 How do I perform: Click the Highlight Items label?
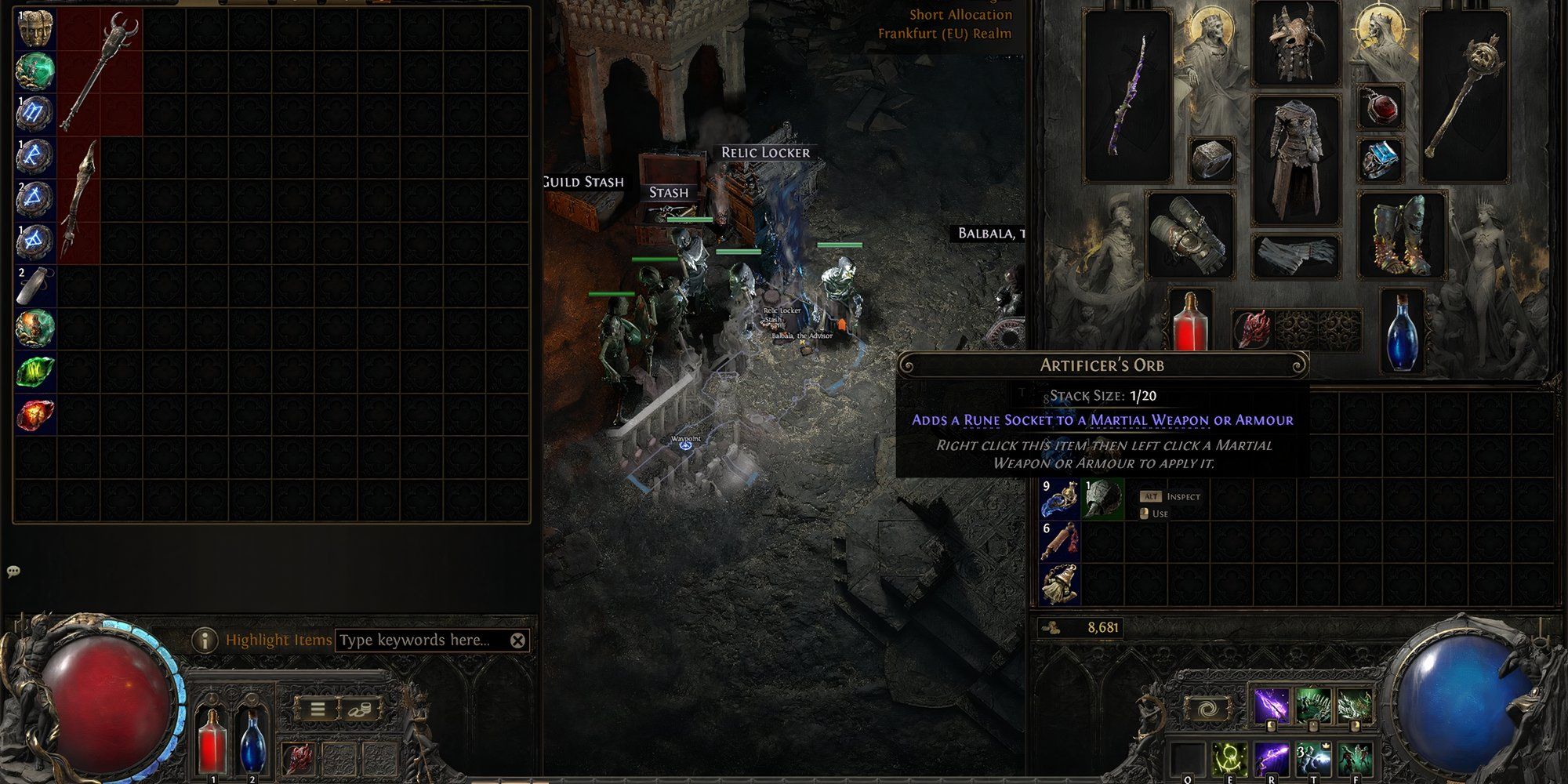point(278,639)
